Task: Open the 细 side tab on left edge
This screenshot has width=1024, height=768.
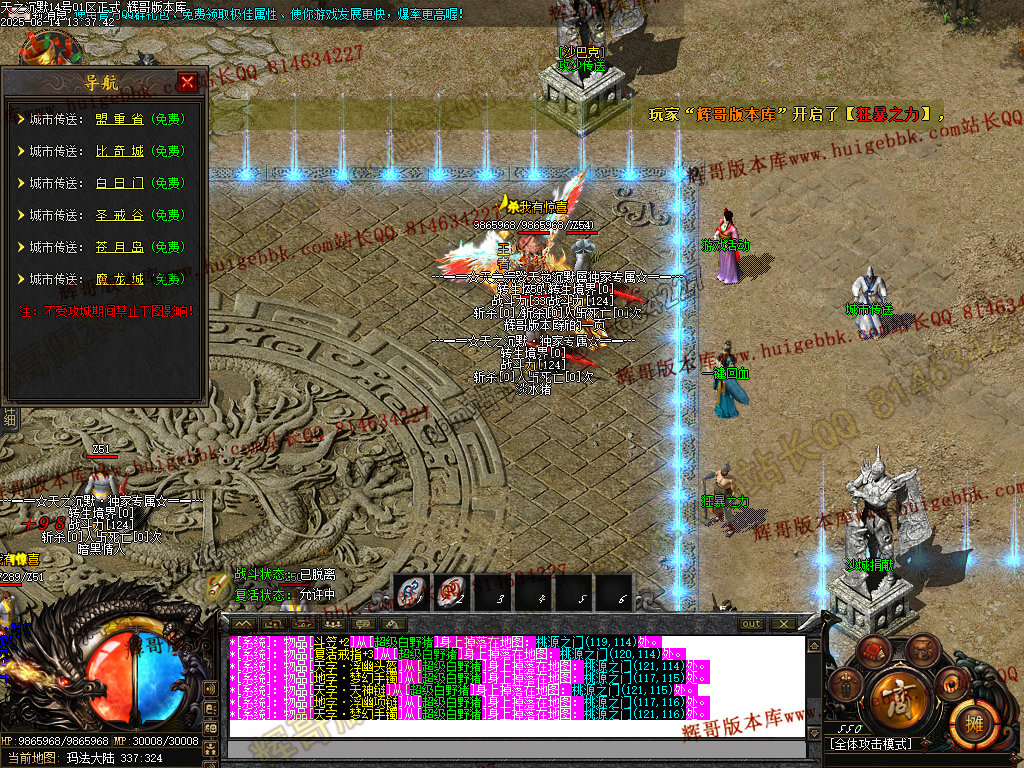Action: [10, 418]
